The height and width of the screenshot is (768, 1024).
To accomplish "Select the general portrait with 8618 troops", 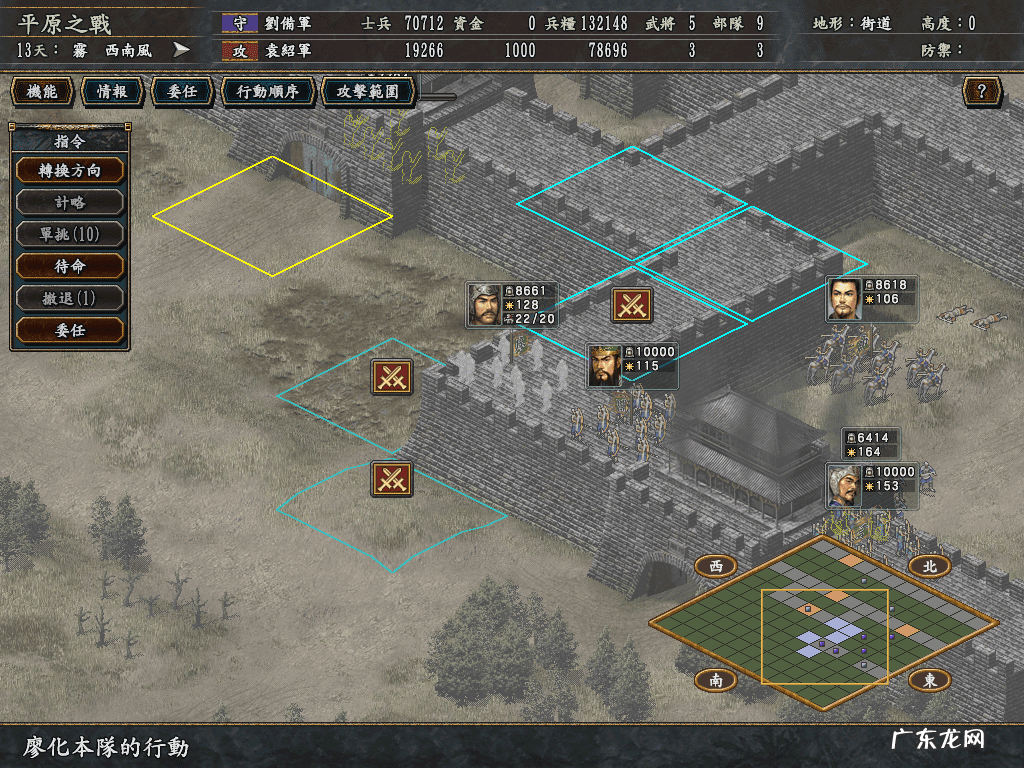I will coord(845,299).
